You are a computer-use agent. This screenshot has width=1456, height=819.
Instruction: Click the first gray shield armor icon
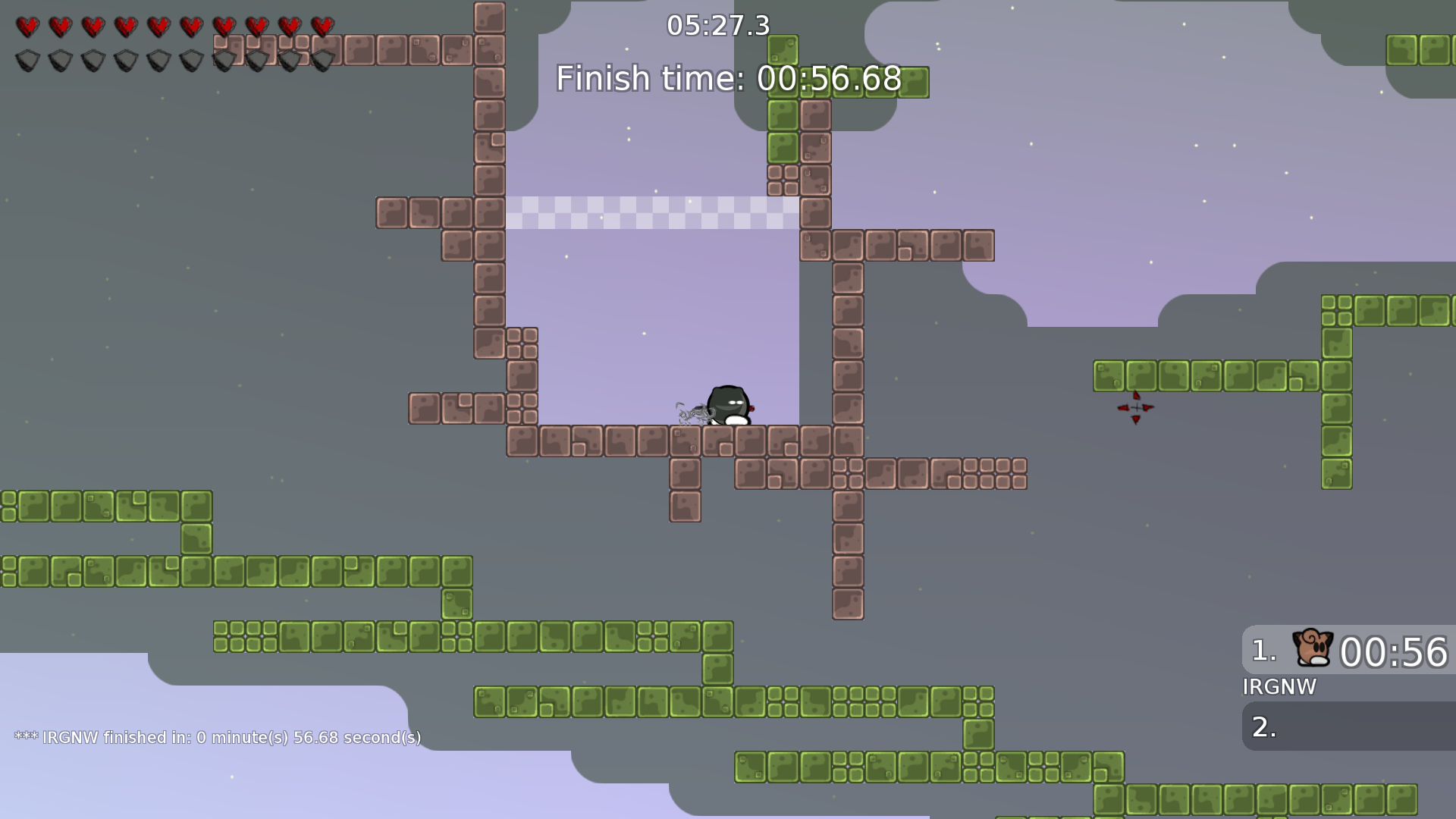click(x=27, y=61)
